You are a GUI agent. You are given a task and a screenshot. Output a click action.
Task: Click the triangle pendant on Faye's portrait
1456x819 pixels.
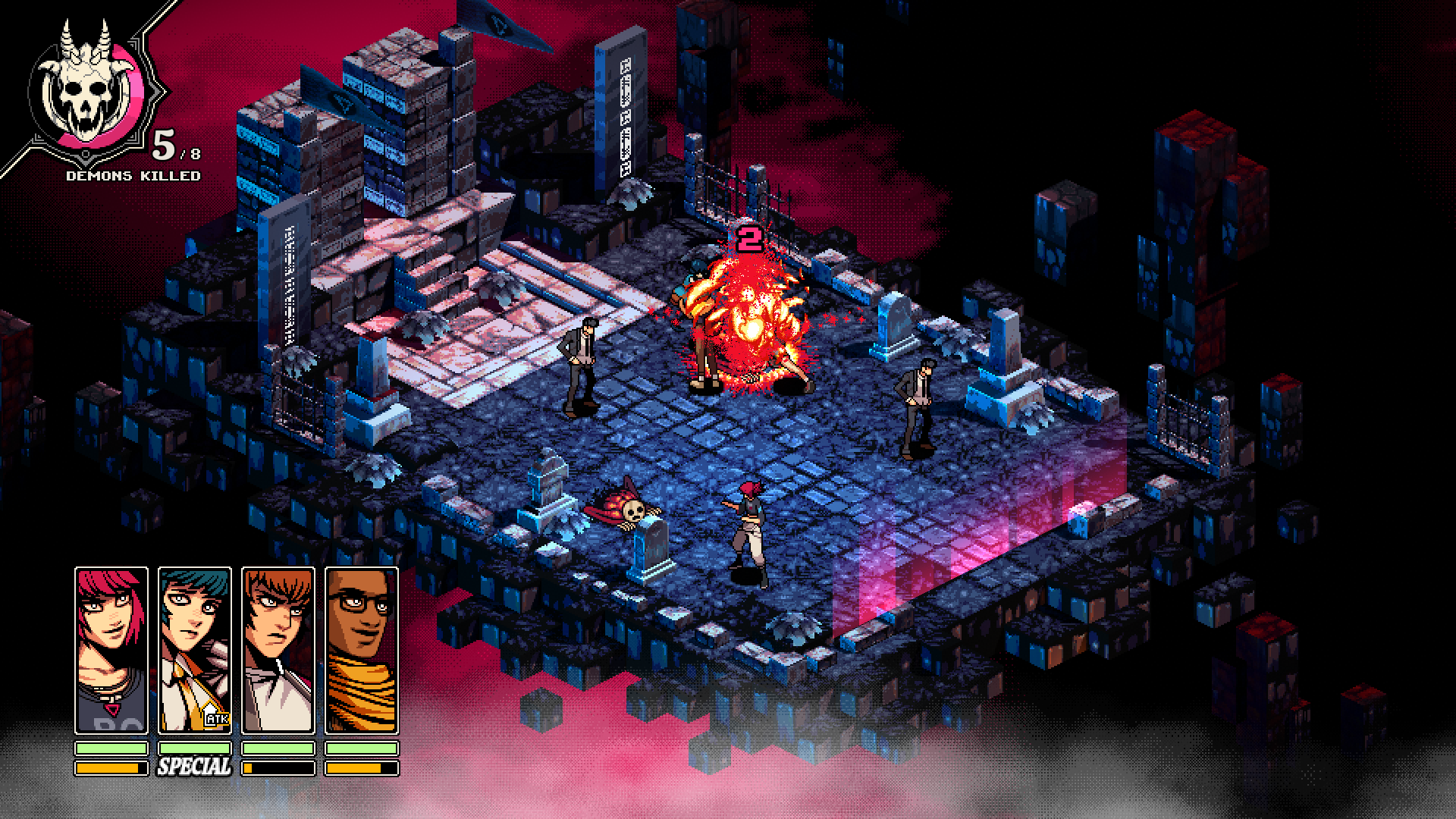pyautogui.click(x=111, y=709)
